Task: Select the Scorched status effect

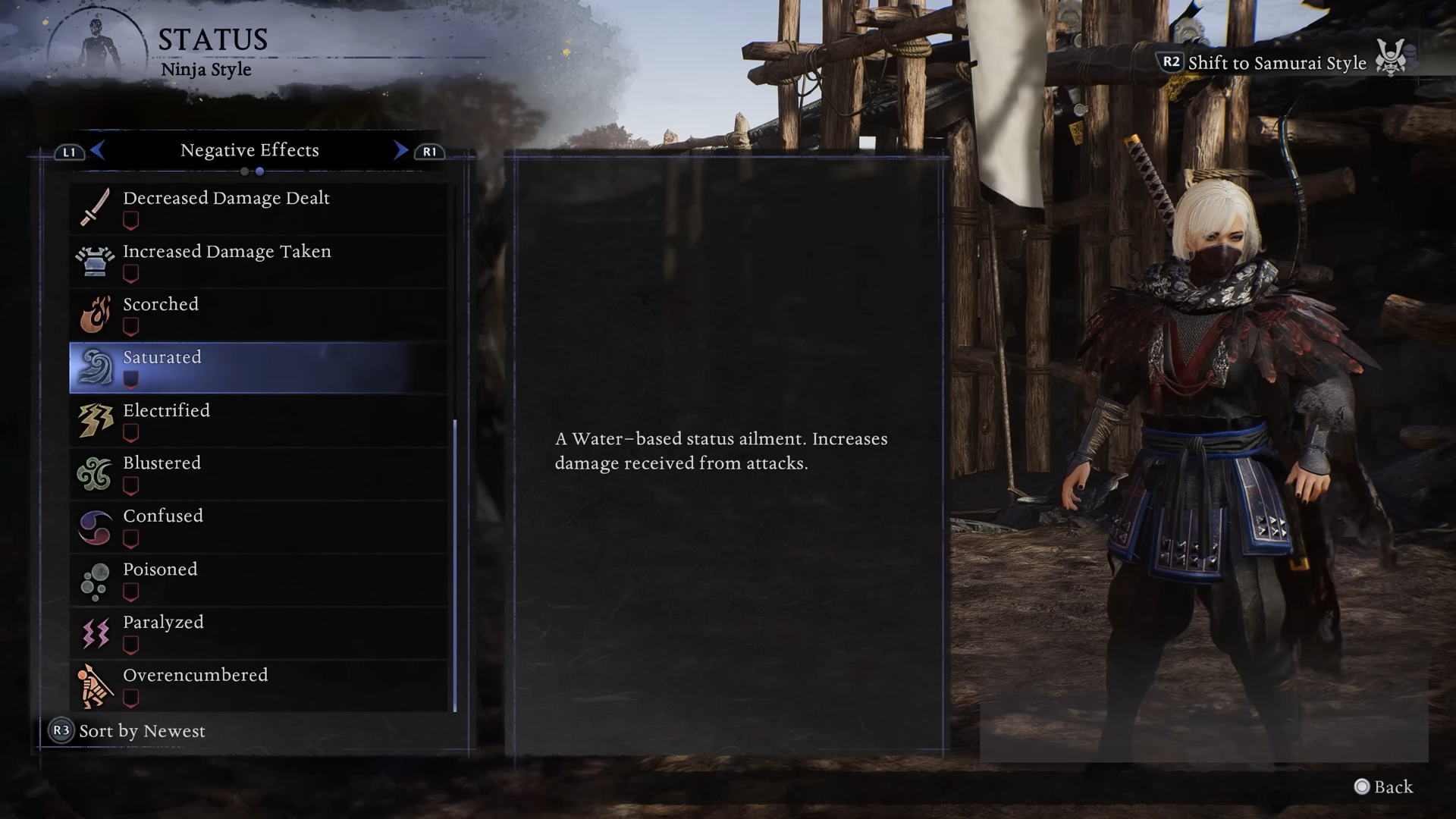Action: tap(258, 314)
